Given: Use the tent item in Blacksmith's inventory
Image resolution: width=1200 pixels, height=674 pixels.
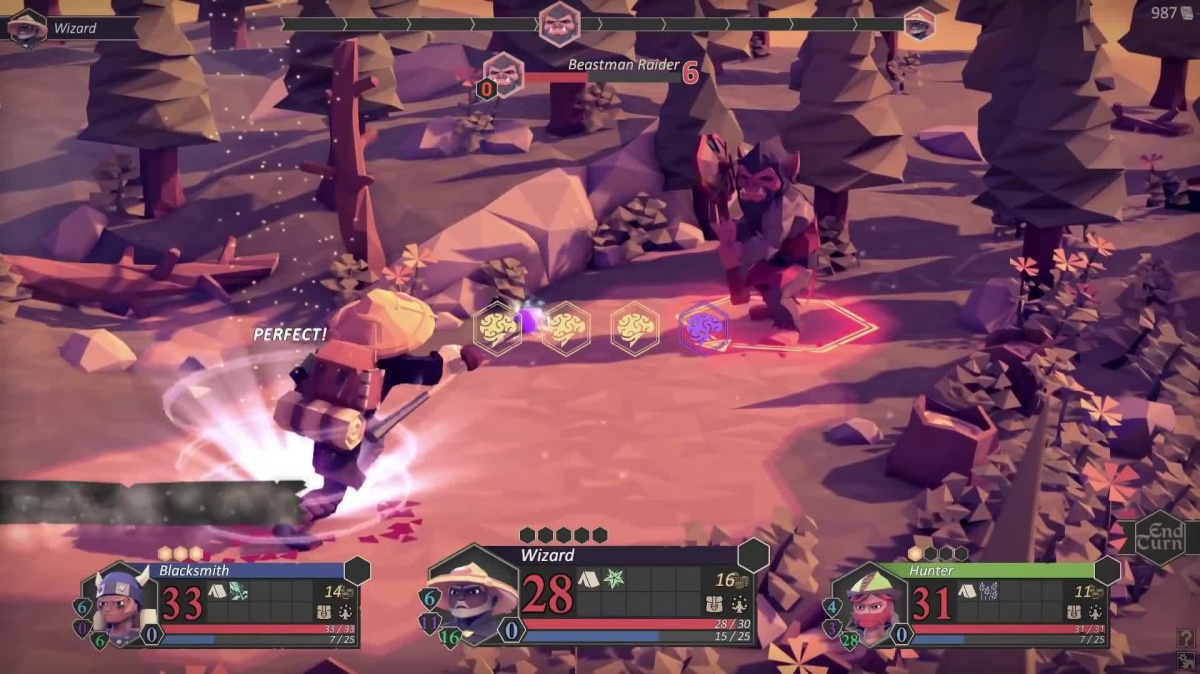Looking at the screenshot, I should click(218, 591).
